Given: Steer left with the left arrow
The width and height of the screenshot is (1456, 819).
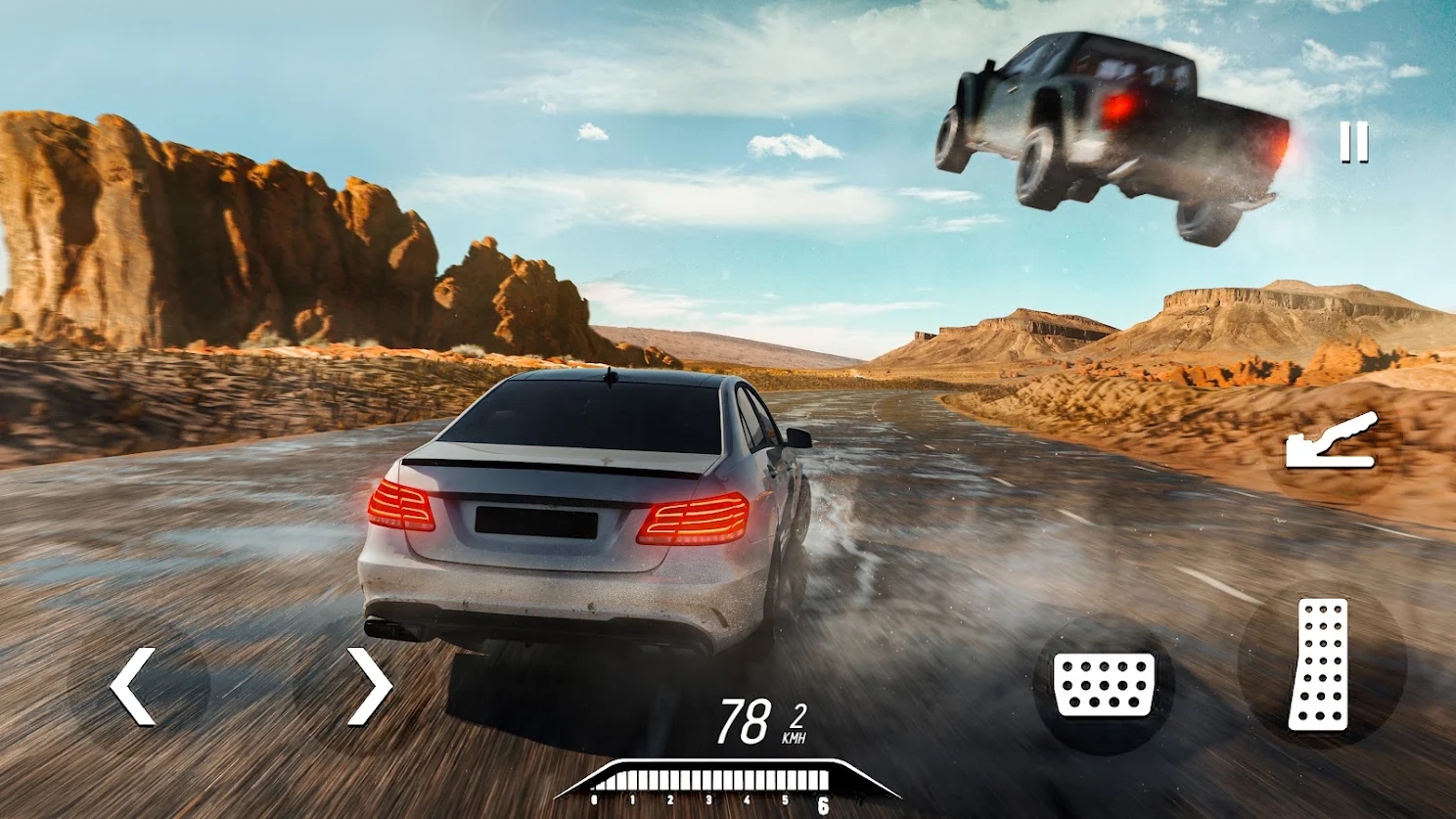Looking at the screenshot, I should (x=134, y=686).
